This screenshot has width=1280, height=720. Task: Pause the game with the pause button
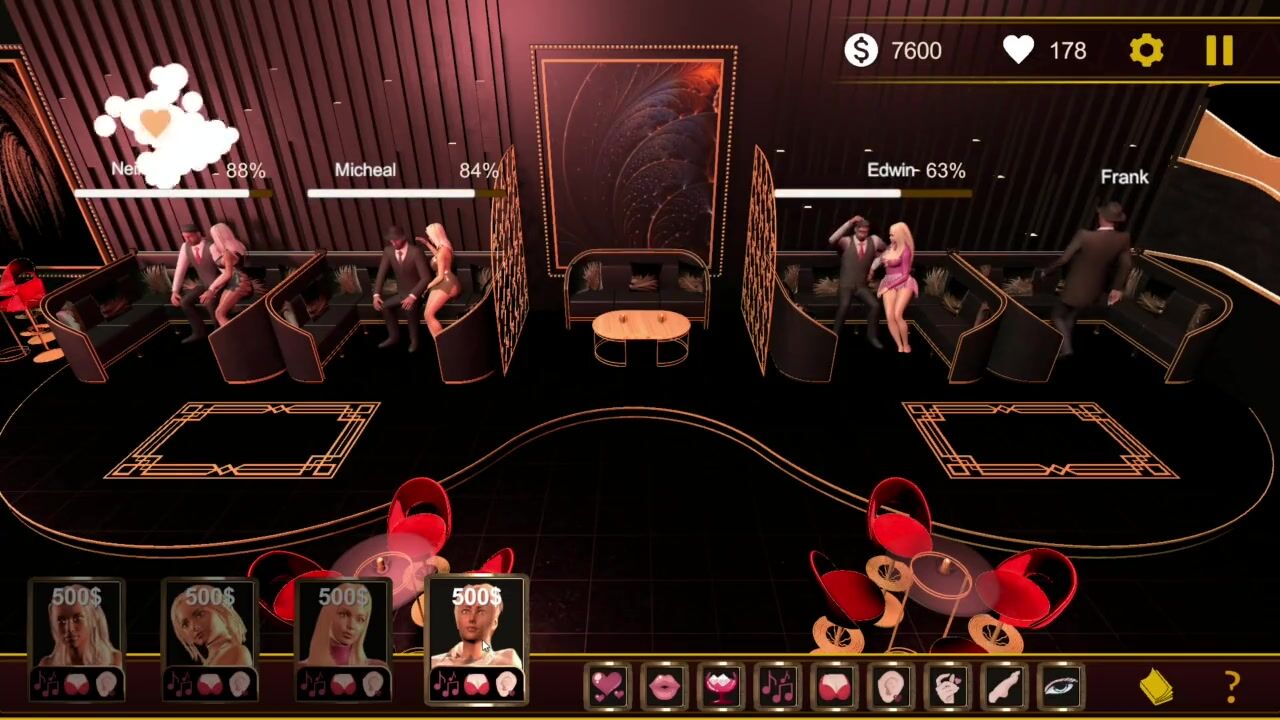[1219, 50]
